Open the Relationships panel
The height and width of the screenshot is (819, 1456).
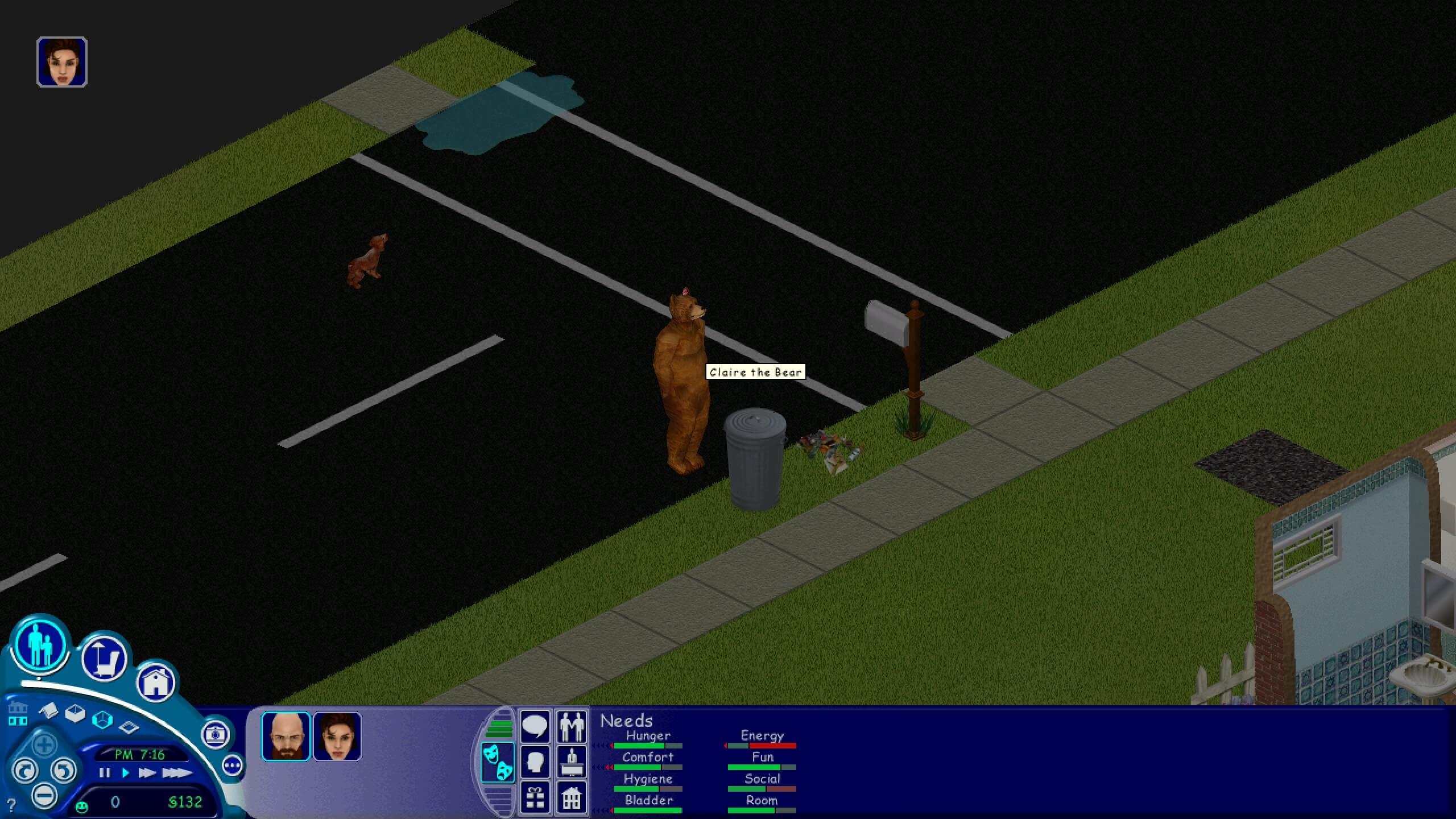[573, 726]
